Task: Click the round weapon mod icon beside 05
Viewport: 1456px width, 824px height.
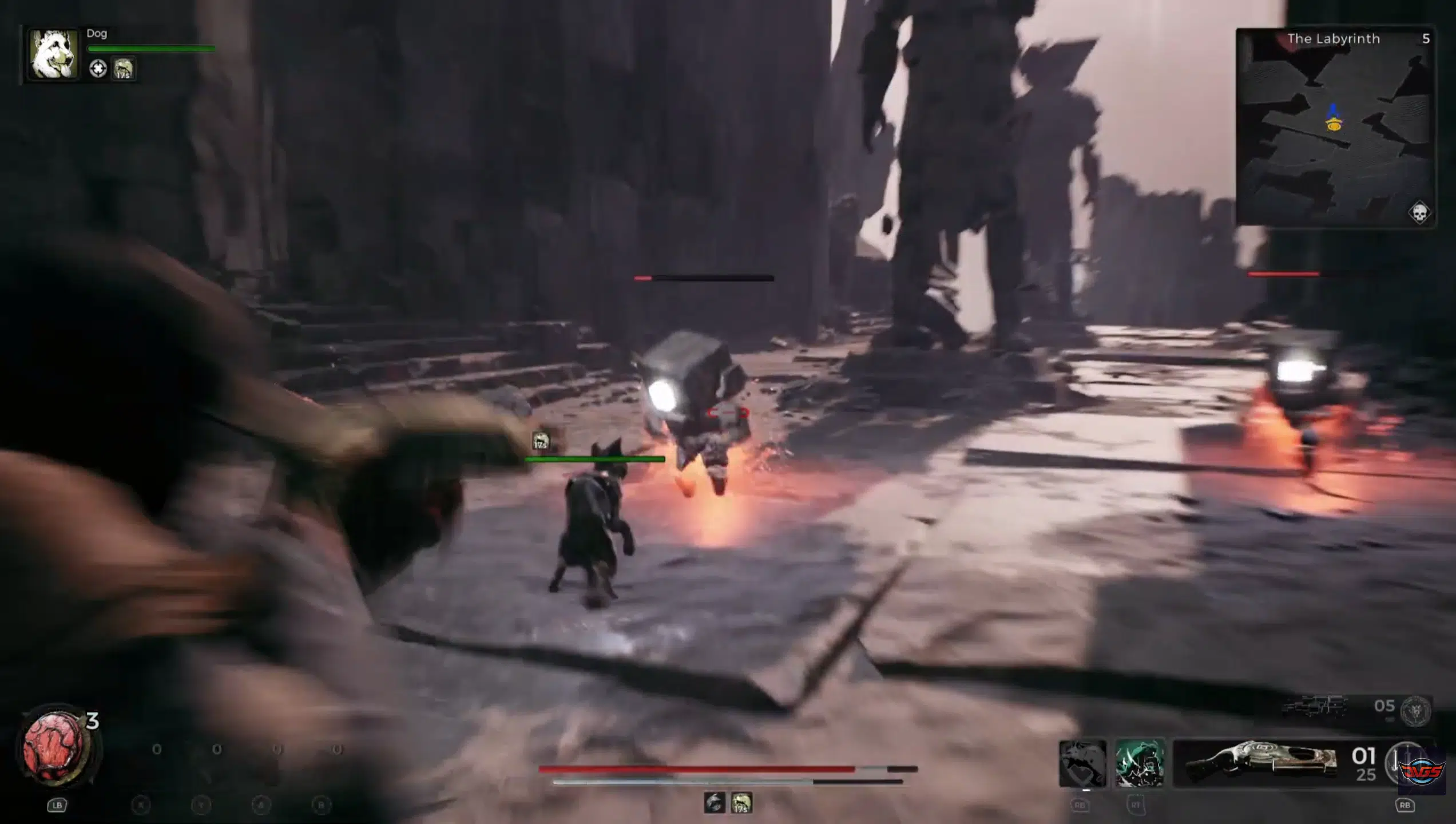Action: click(x=1415, y=710)
